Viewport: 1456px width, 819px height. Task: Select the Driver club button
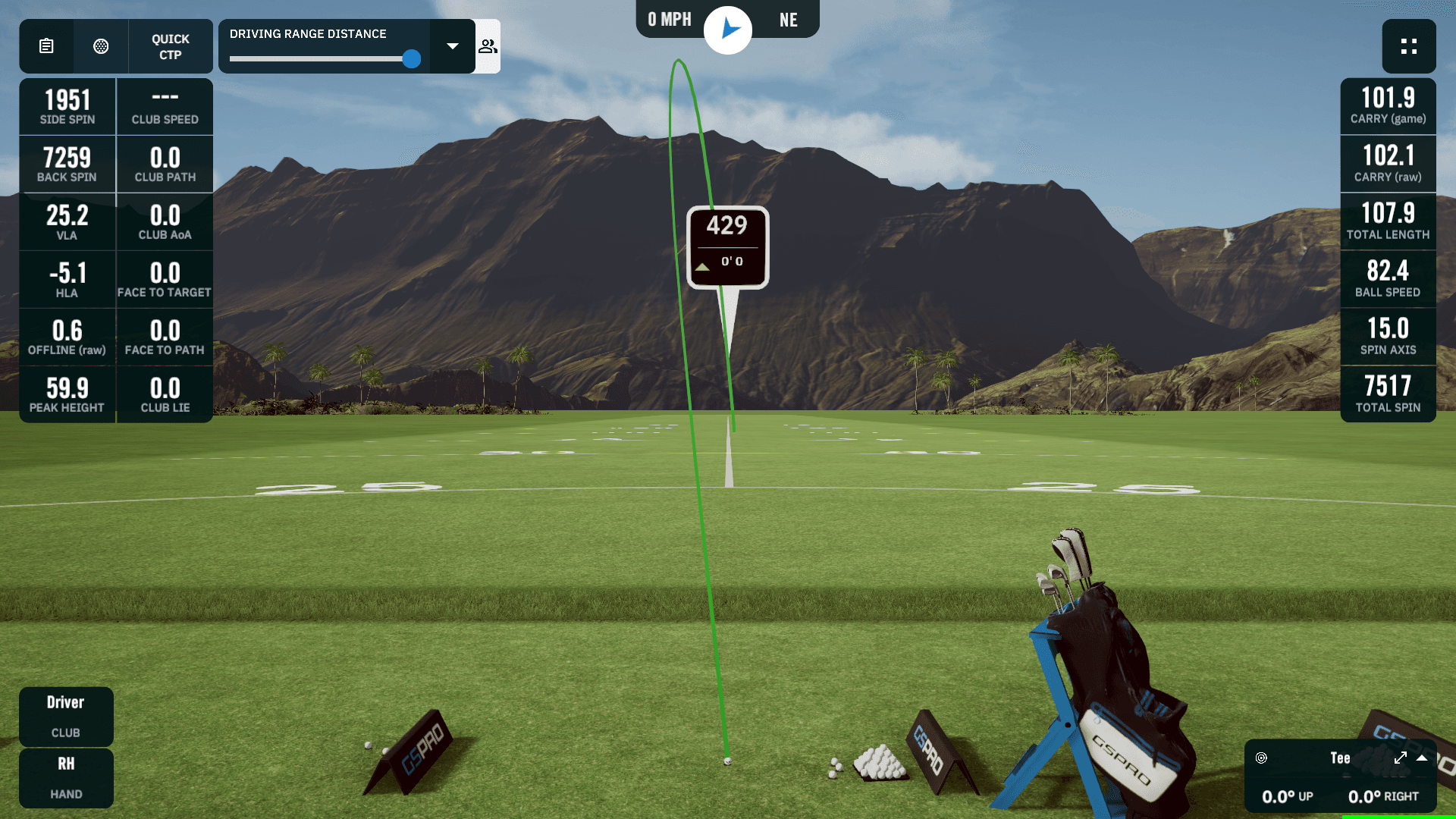click(x=66, y=716)
